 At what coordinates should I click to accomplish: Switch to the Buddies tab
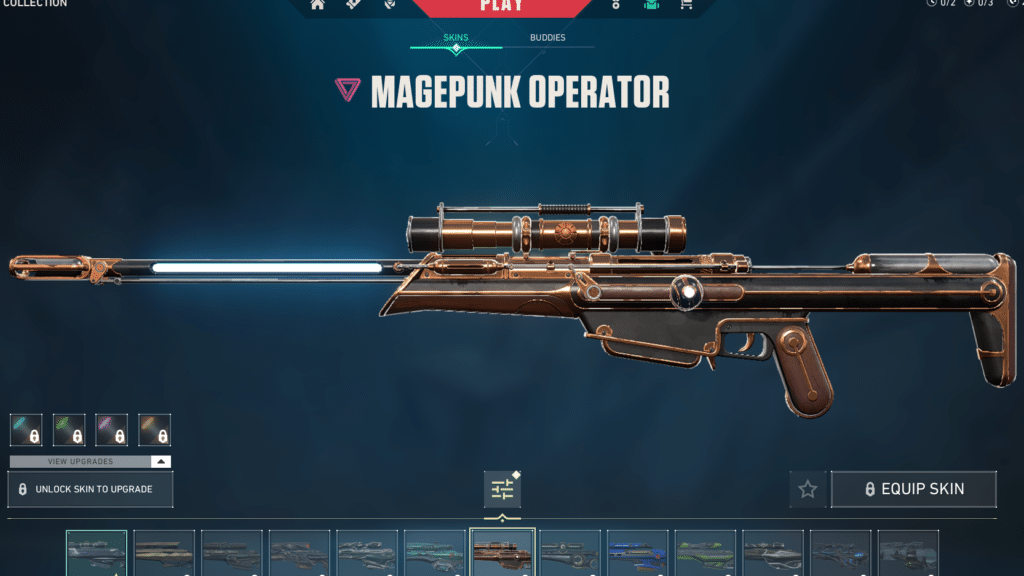[x=547, y=38]
